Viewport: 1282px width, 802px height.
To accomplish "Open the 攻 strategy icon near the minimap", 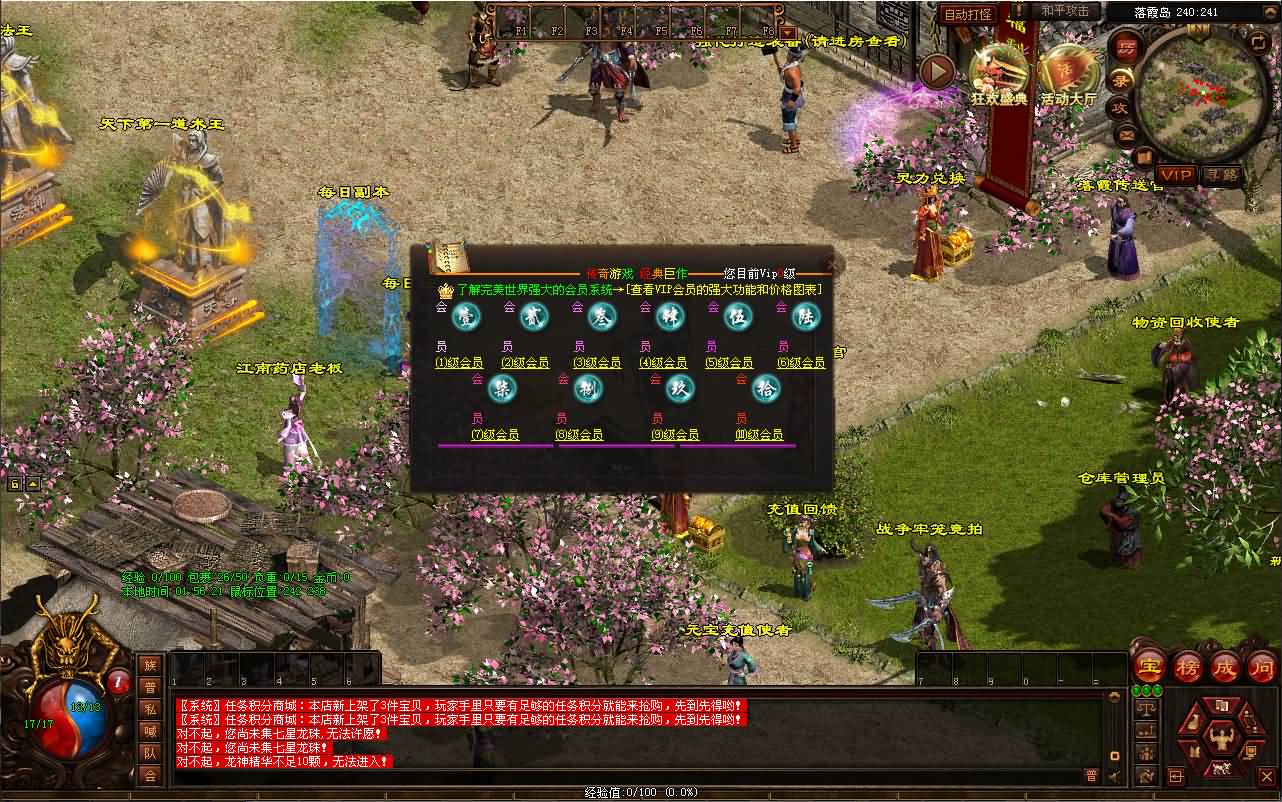I will 1120,107.
